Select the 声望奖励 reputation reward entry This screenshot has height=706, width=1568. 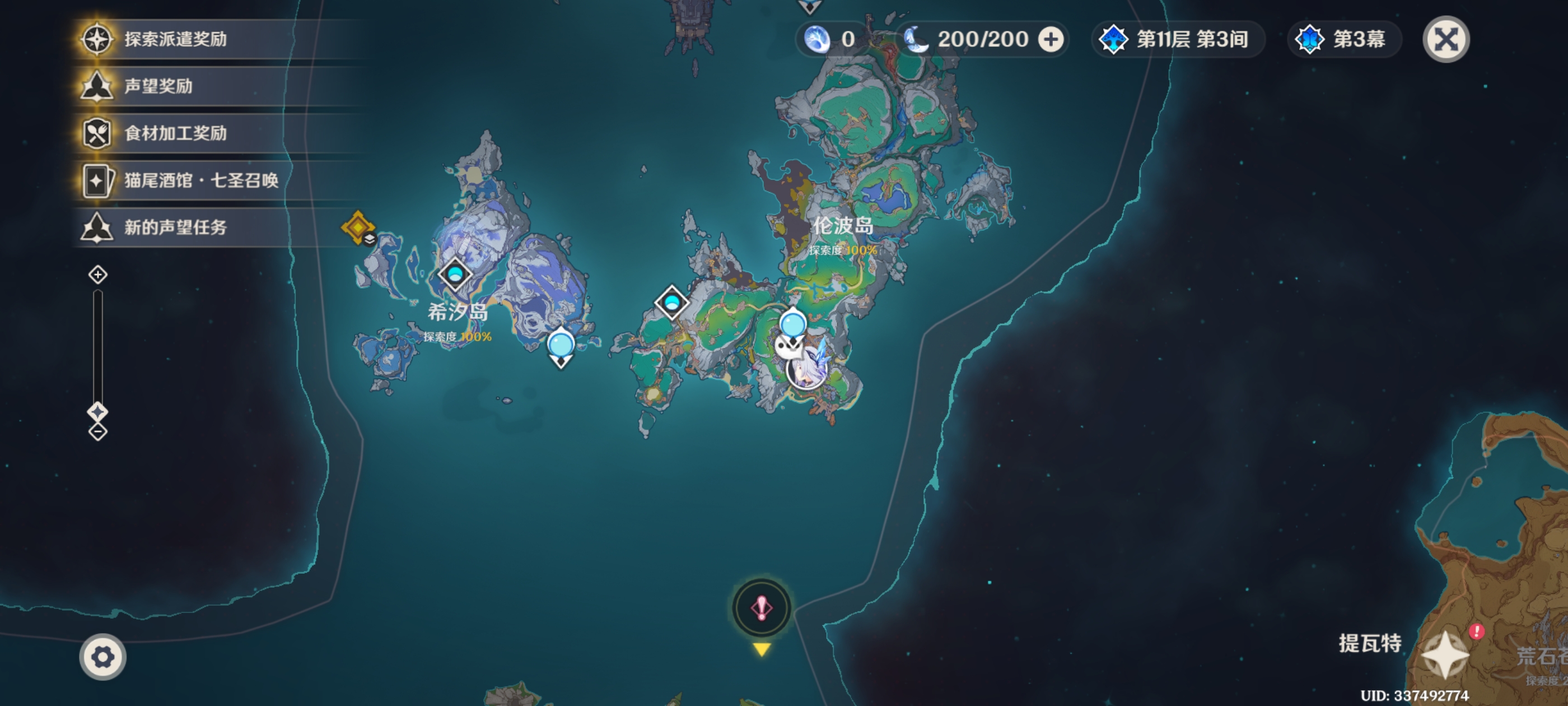click(158, 86)
